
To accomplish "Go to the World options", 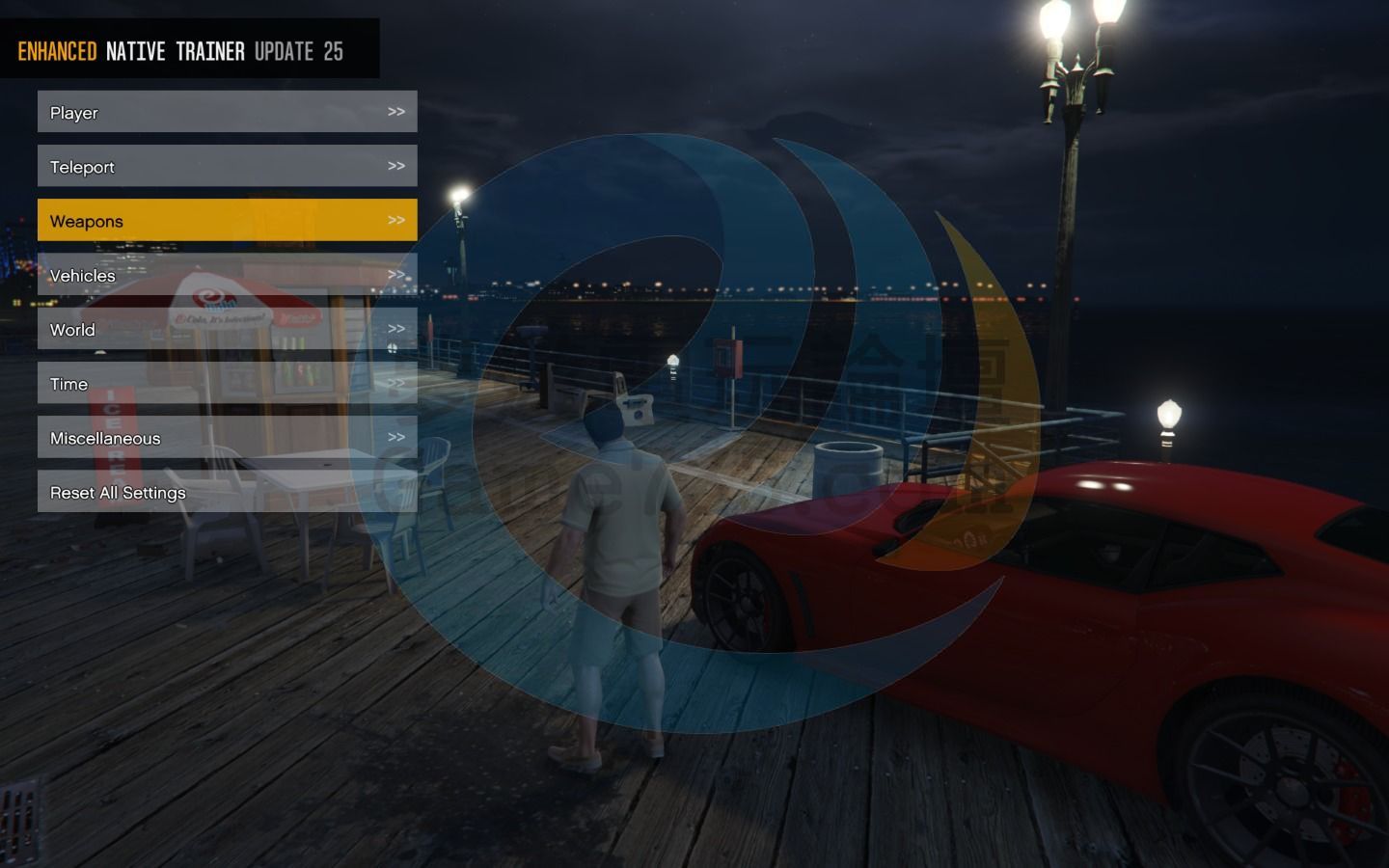I will tap(227, 329).
